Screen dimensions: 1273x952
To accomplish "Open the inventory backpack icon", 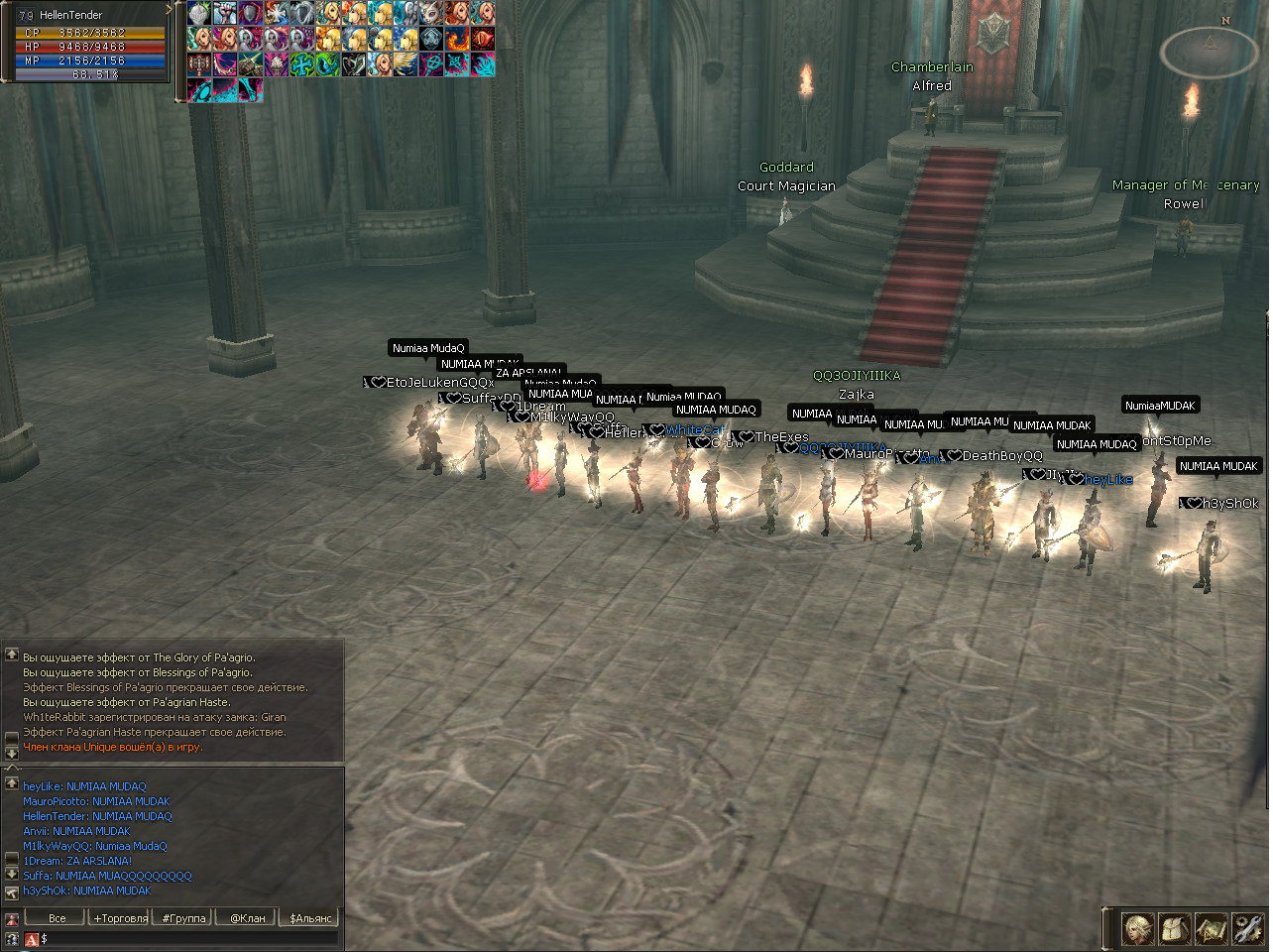I will [1175, 929].
